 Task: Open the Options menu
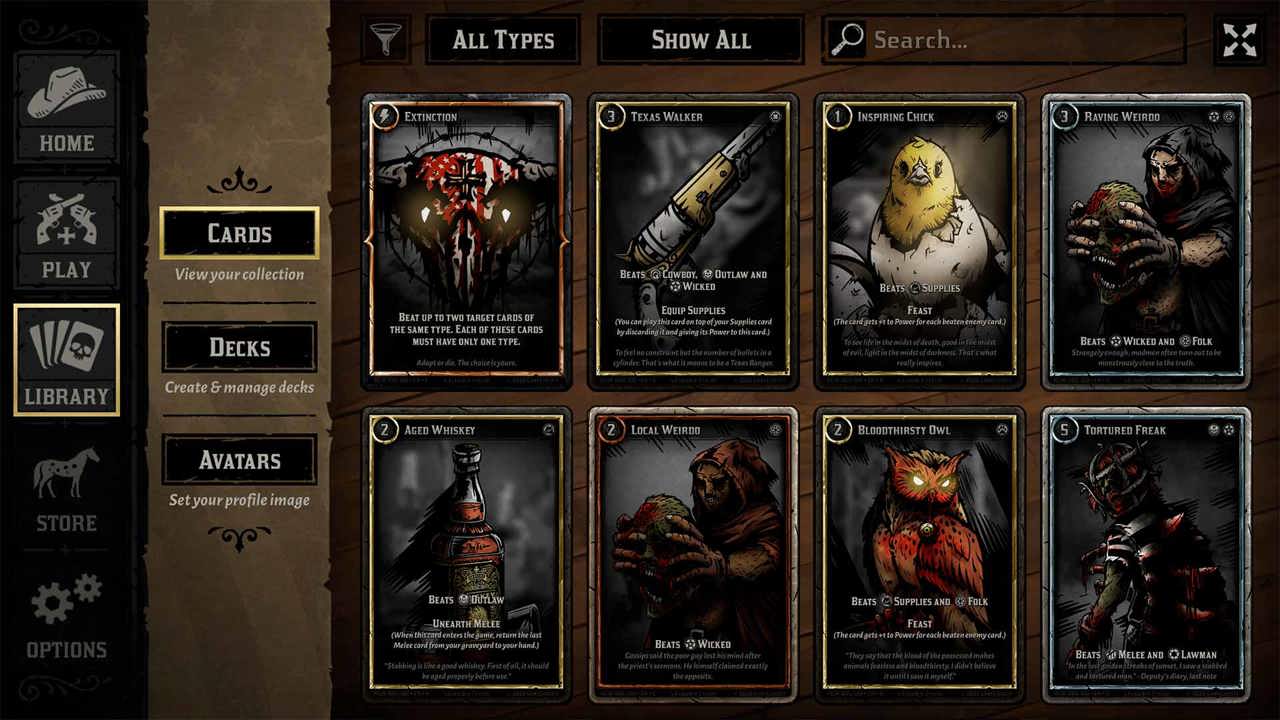pyautogui.click(x=66, y=616)
